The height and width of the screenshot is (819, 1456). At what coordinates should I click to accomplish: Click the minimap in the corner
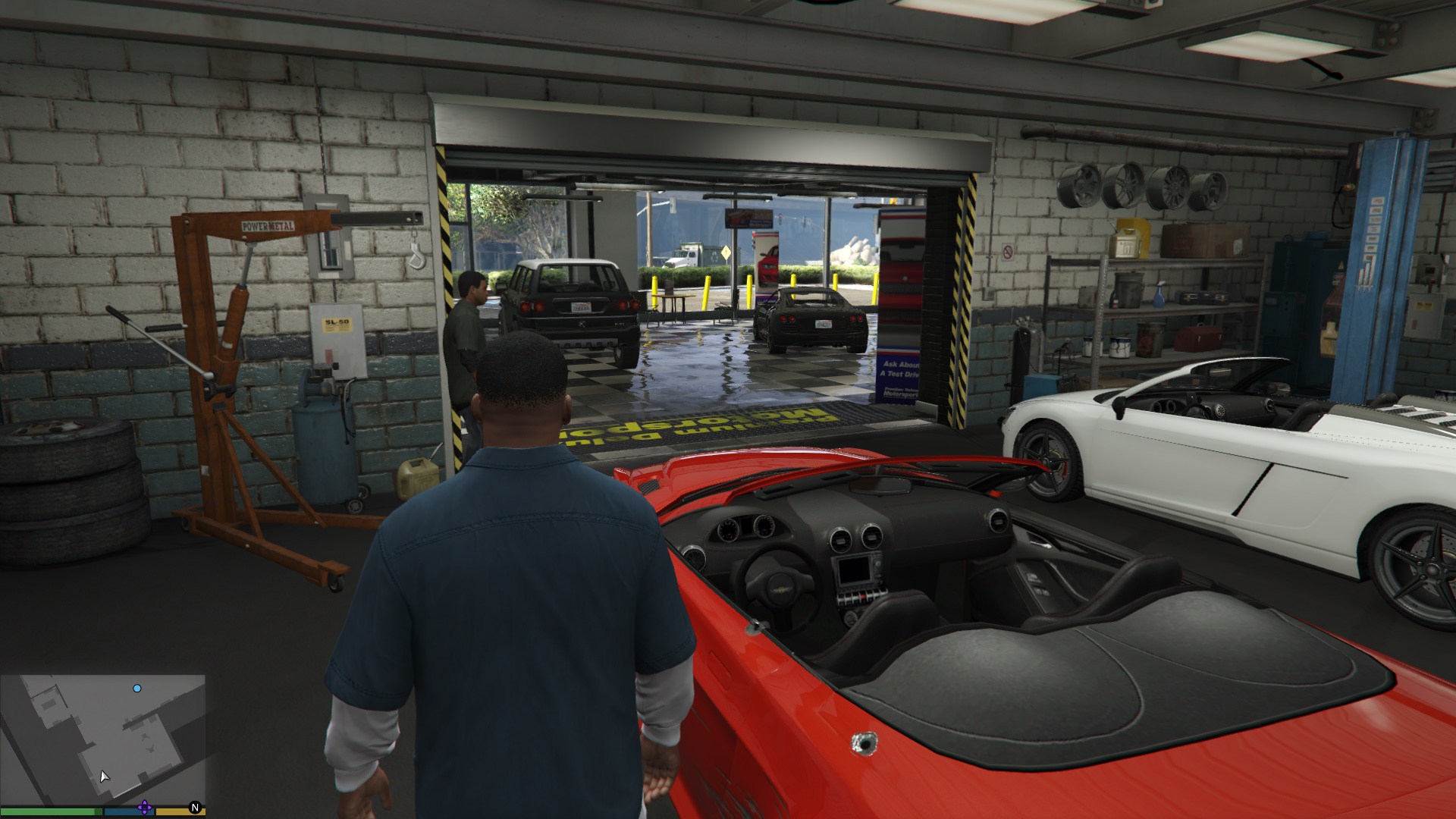click(103, 739)
